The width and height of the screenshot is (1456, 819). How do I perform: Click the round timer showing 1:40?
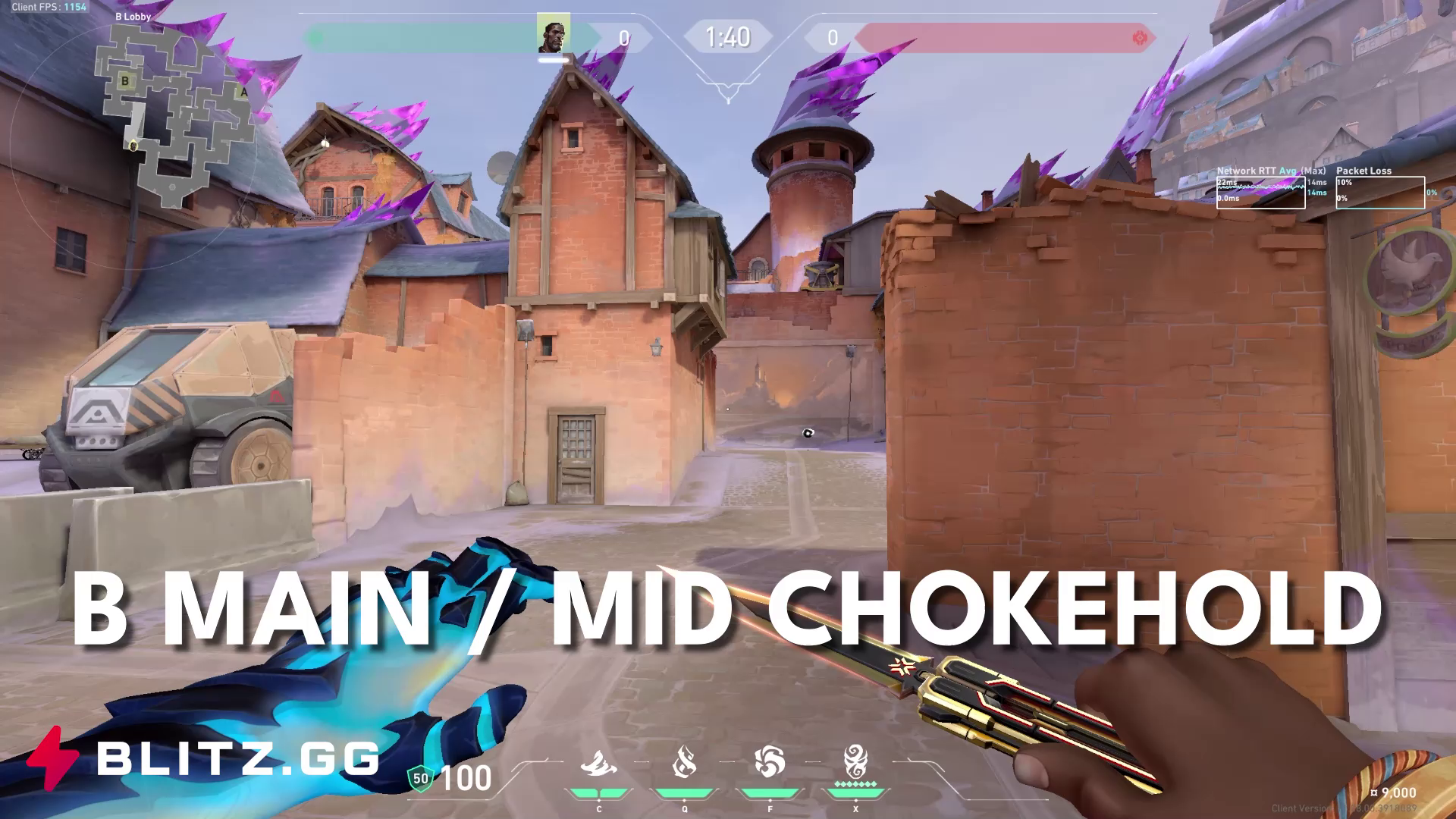[728, 36]
